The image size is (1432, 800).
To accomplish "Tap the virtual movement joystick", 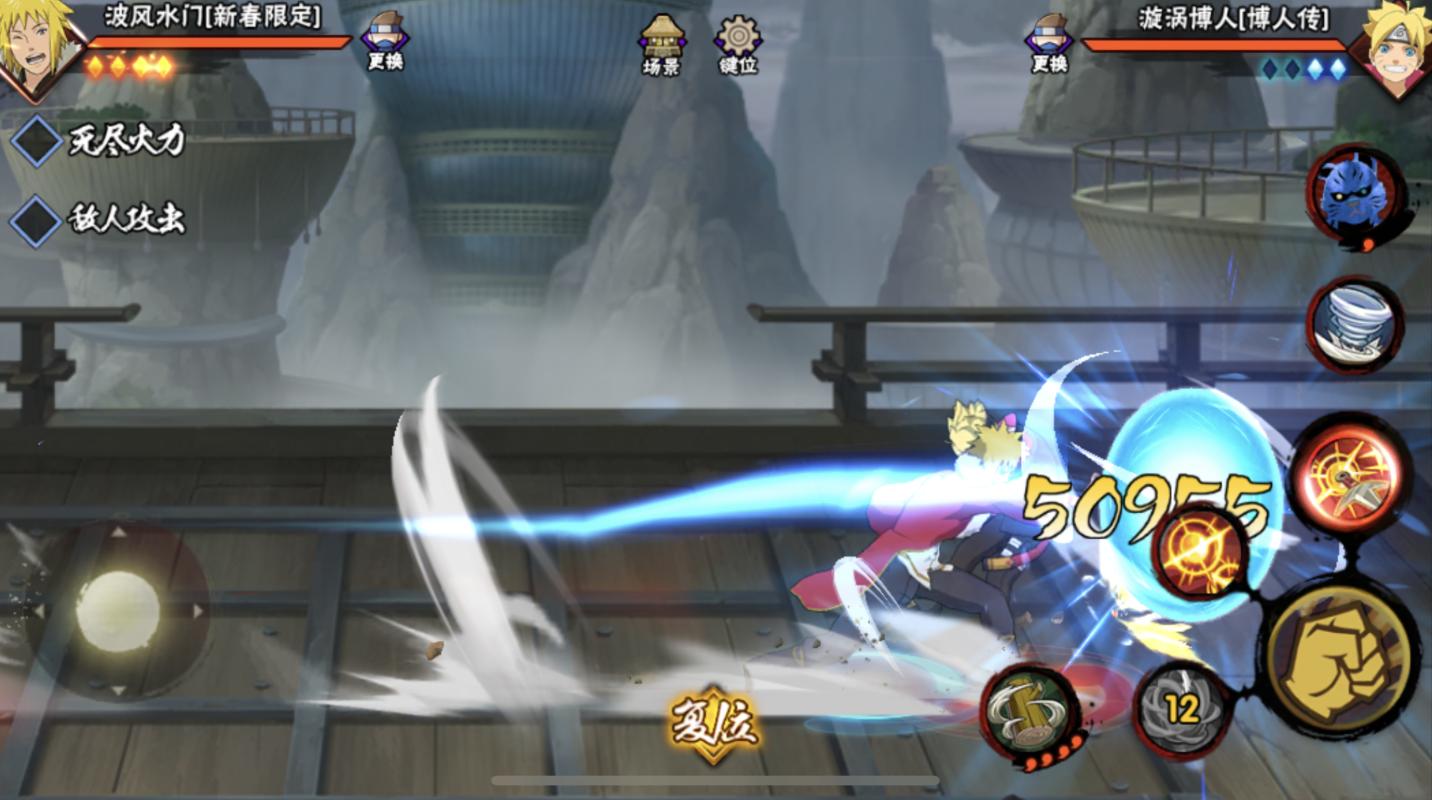I will pyautogui.click(x=118, y=610).
